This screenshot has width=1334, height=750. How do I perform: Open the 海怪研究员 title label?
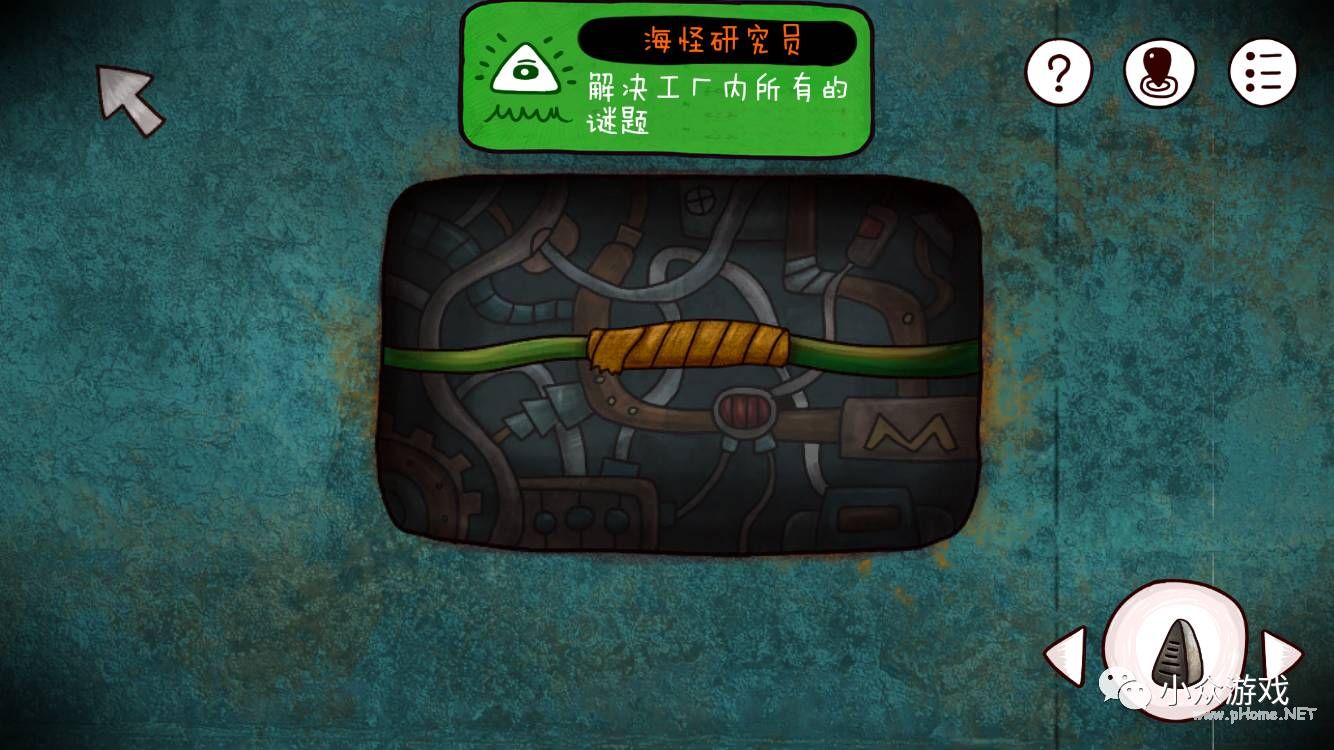pyautogui.click(x=717, y=40)
